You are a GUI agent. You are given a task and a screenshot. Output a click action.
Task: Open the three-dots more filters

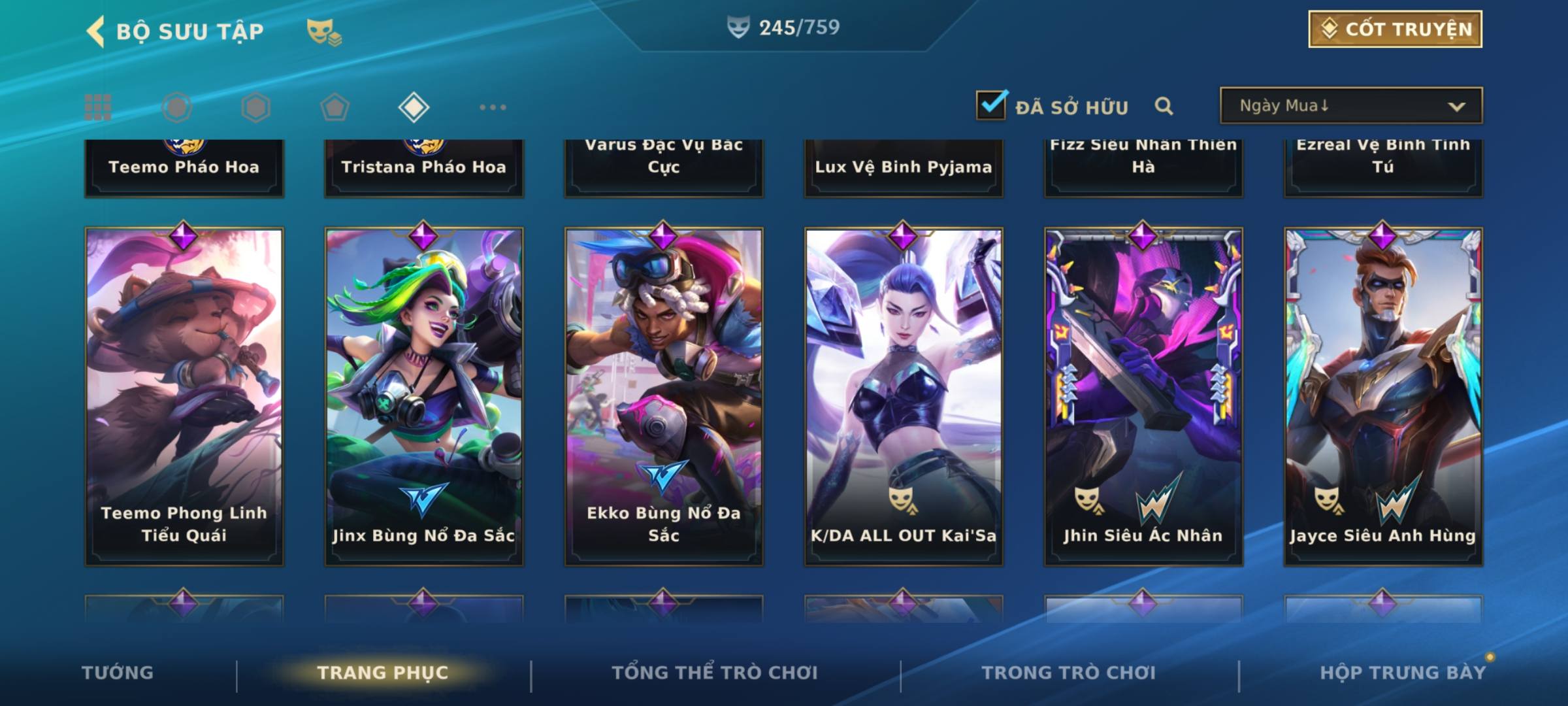tap(493, 107)
